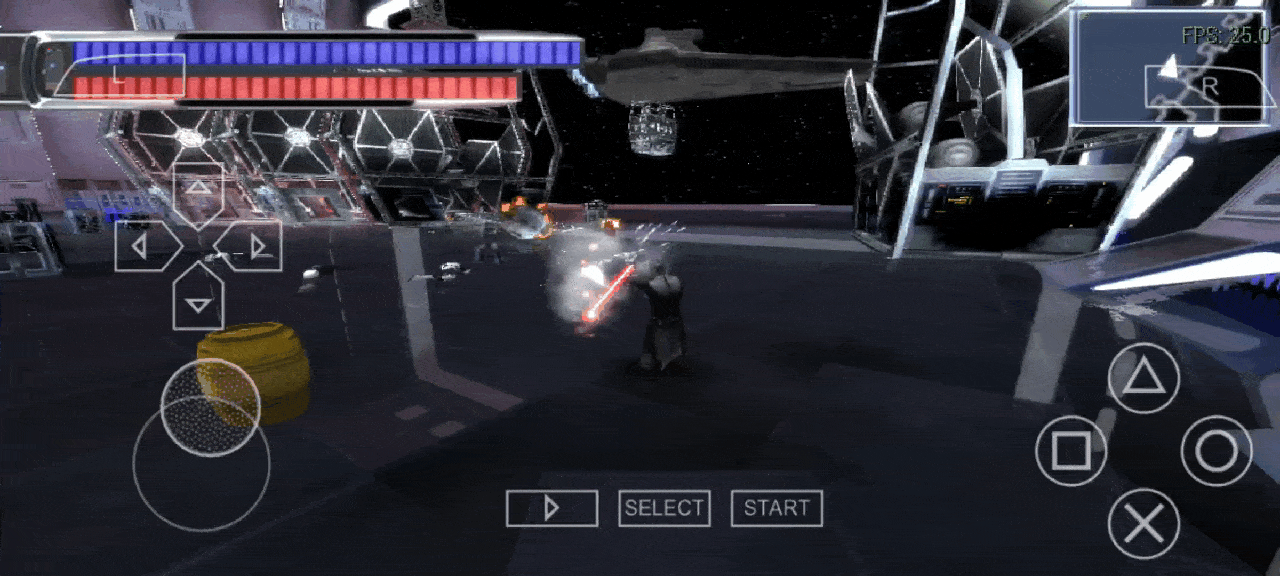Tap the START button
1280x576 pixels.
click(x=777, y=508)
